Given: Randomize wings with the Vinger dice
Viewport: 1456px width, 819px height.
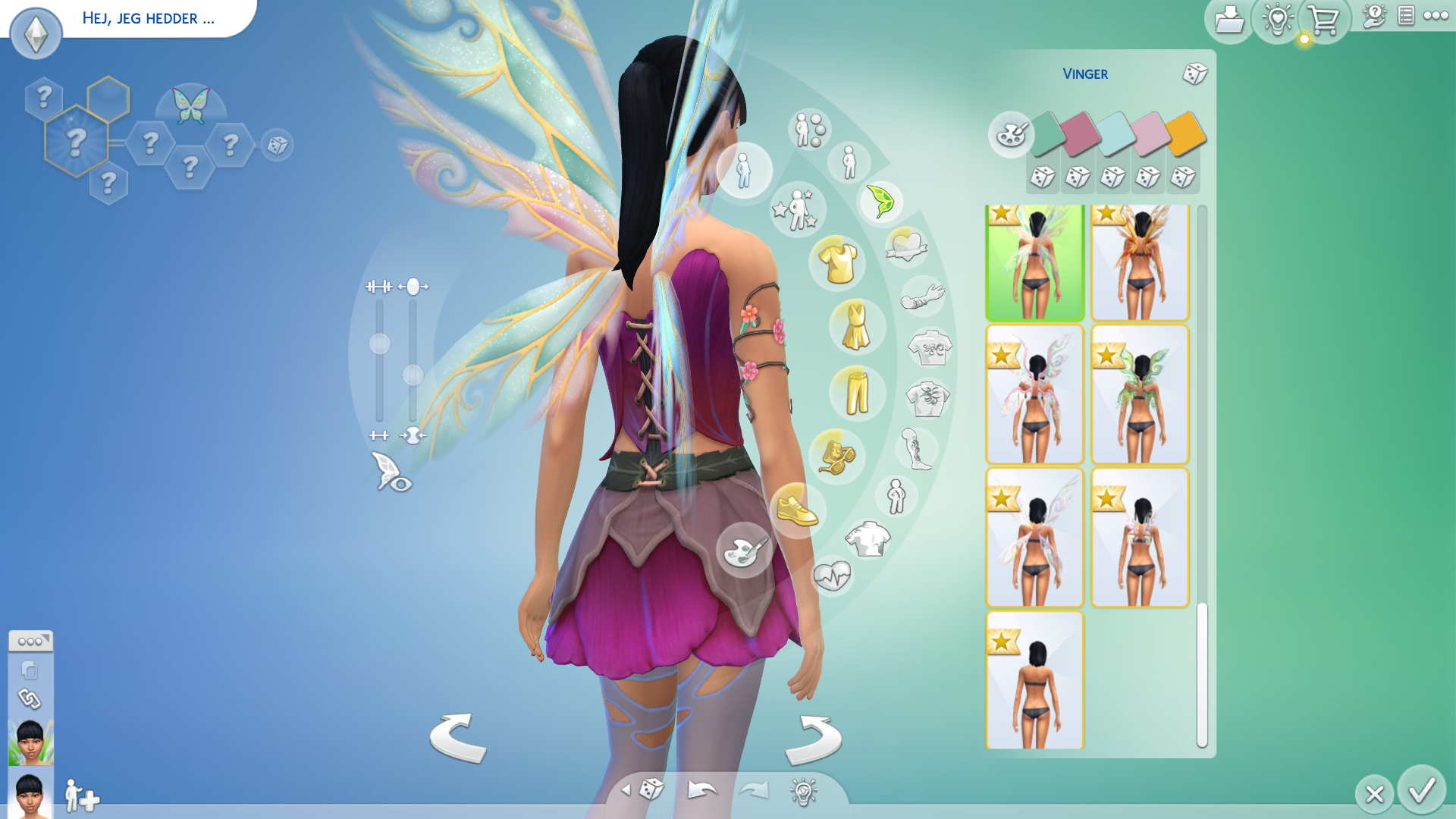Looking at the screenshot, I should coord(1194,74).
